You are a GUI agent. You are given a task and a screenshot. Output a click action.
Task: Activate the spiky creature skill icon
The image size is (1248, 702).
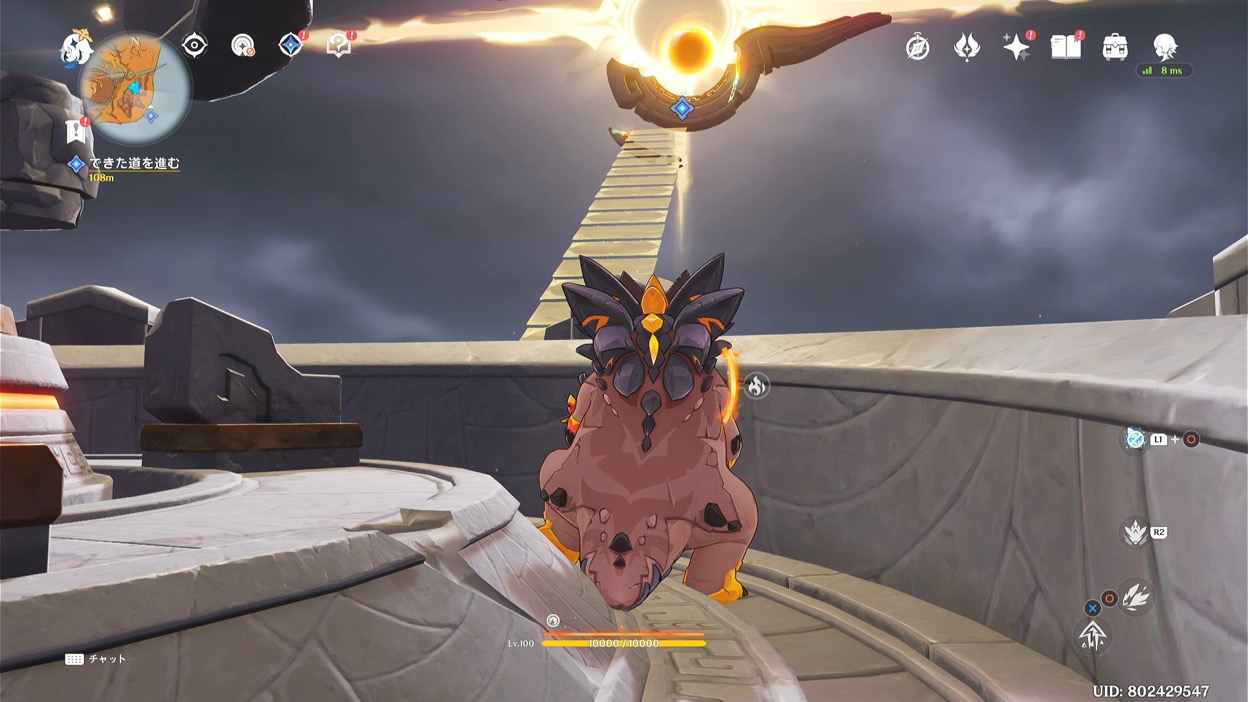click(1135, 532)
